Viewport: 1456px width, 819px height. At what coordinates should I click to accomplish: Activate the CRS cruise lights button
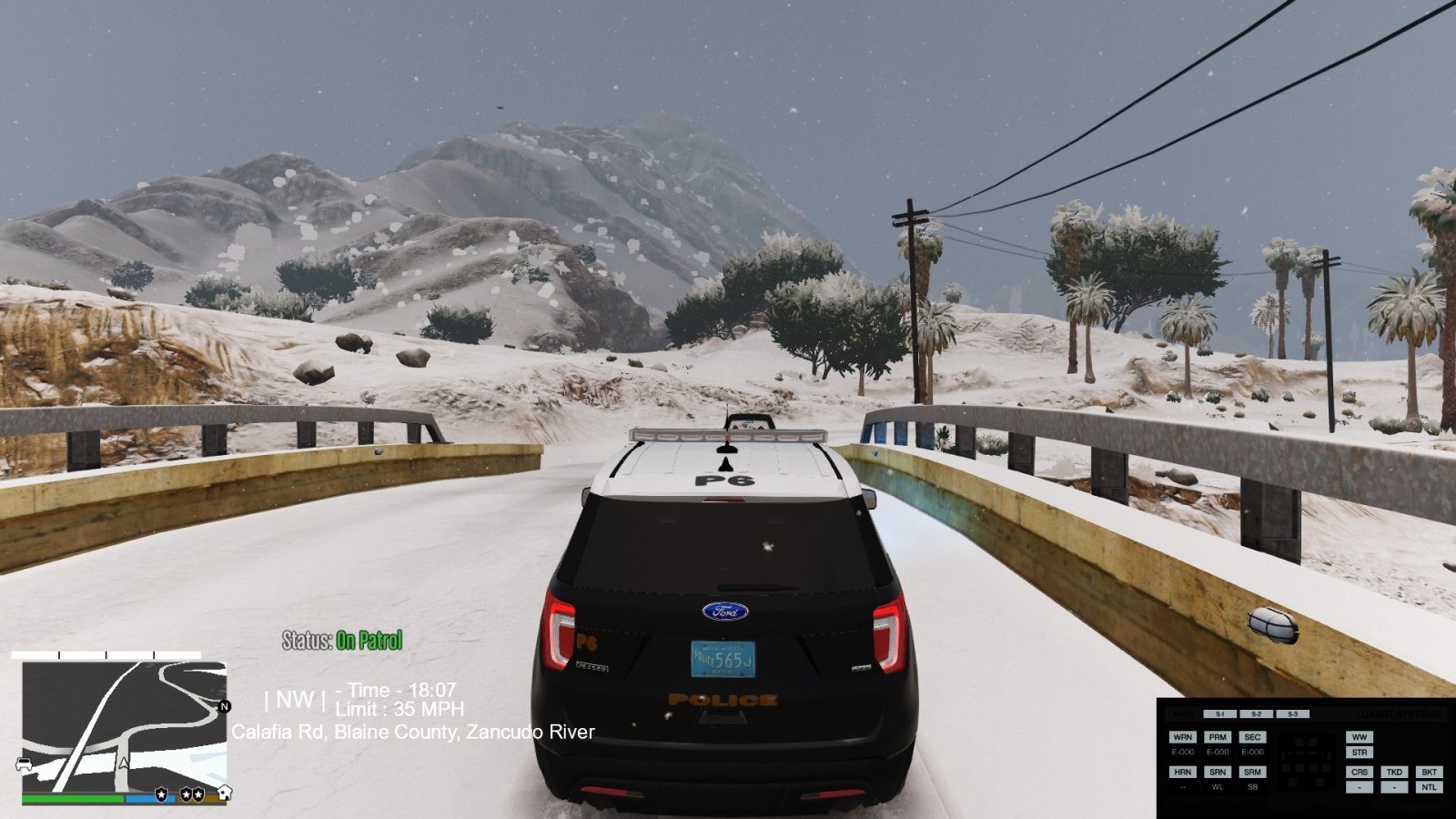pyautogui.click(x=1360, y=772)
